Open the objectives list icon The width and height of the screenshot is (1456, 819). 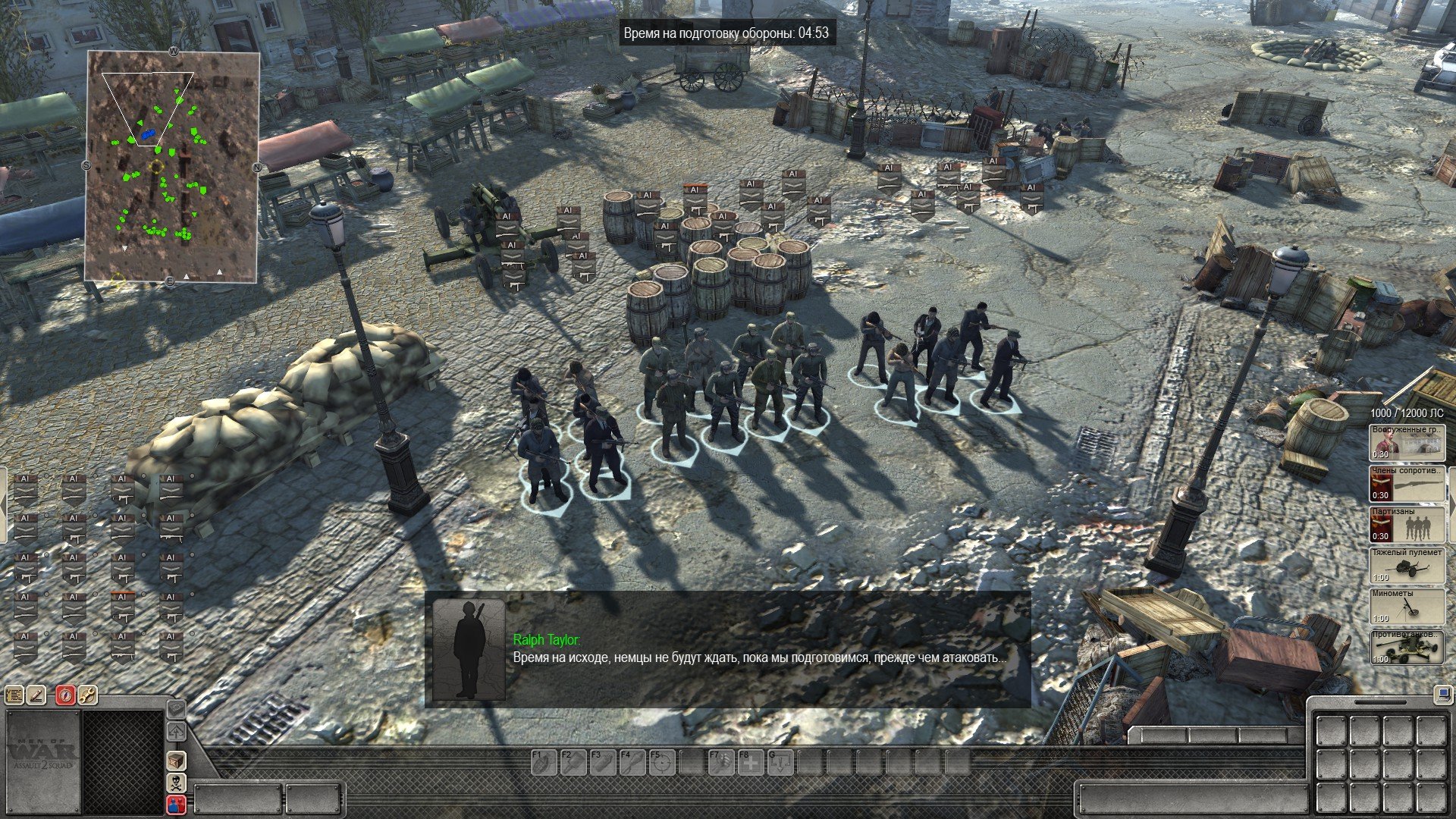coord(14,695)
